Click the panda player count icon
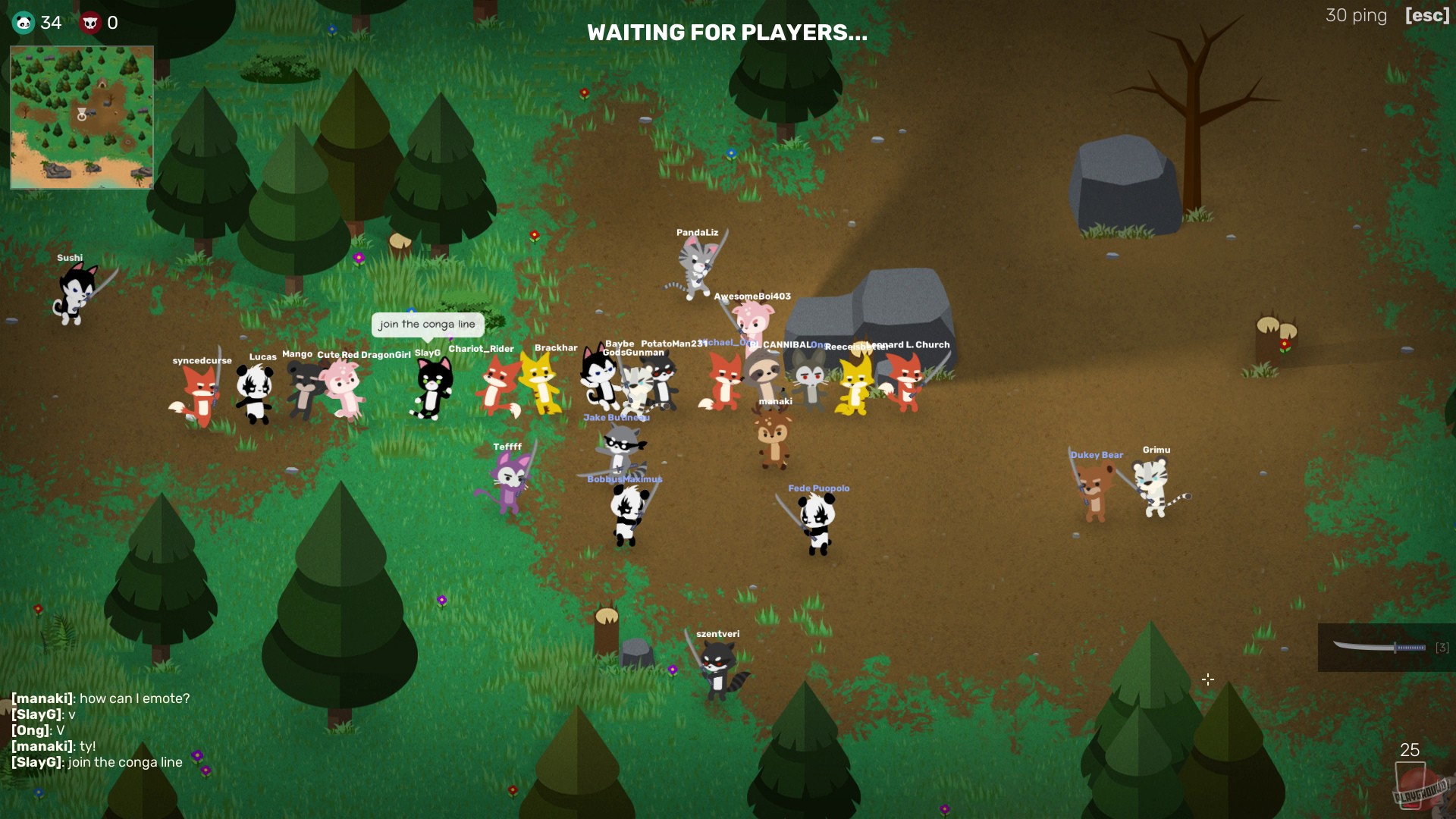The image size is (1456, 819). click(24, 22)
